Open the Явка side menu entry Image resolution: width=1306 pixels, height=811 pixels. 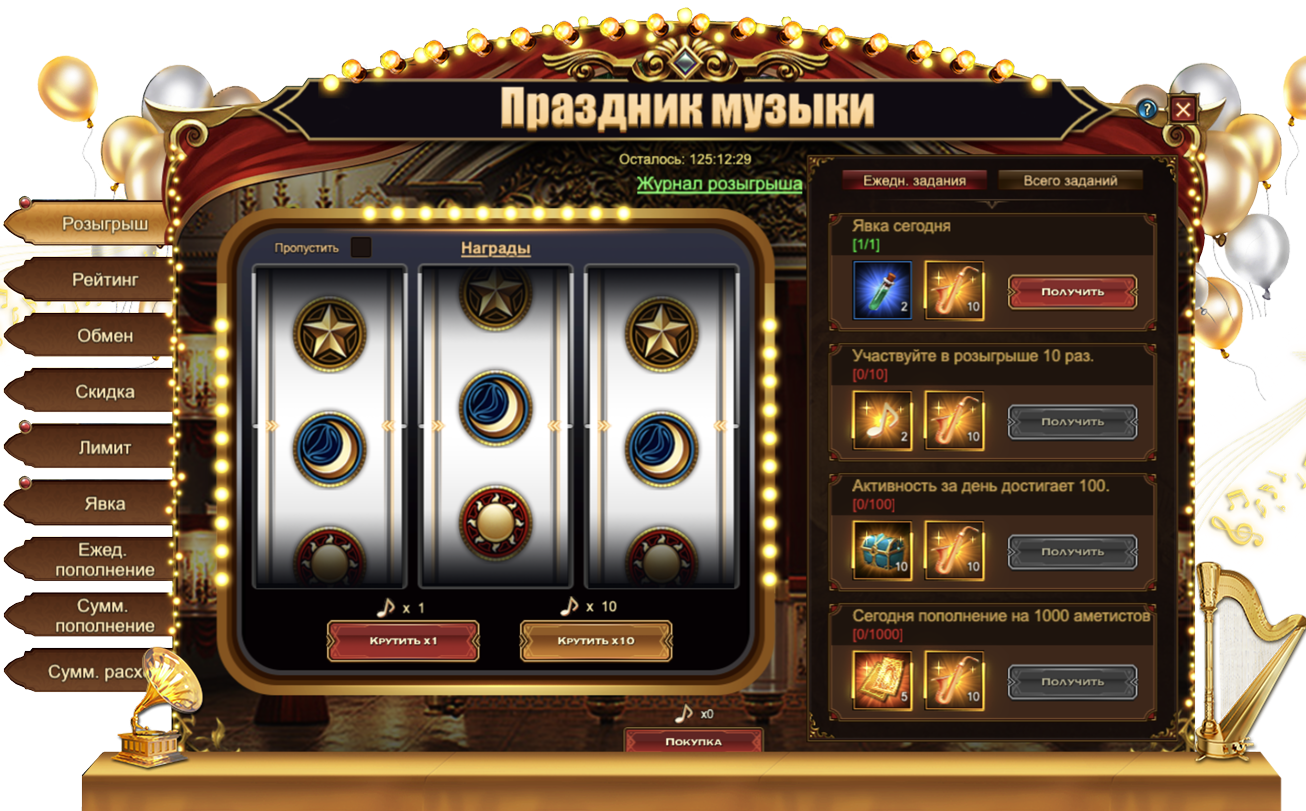pos(104,503)
